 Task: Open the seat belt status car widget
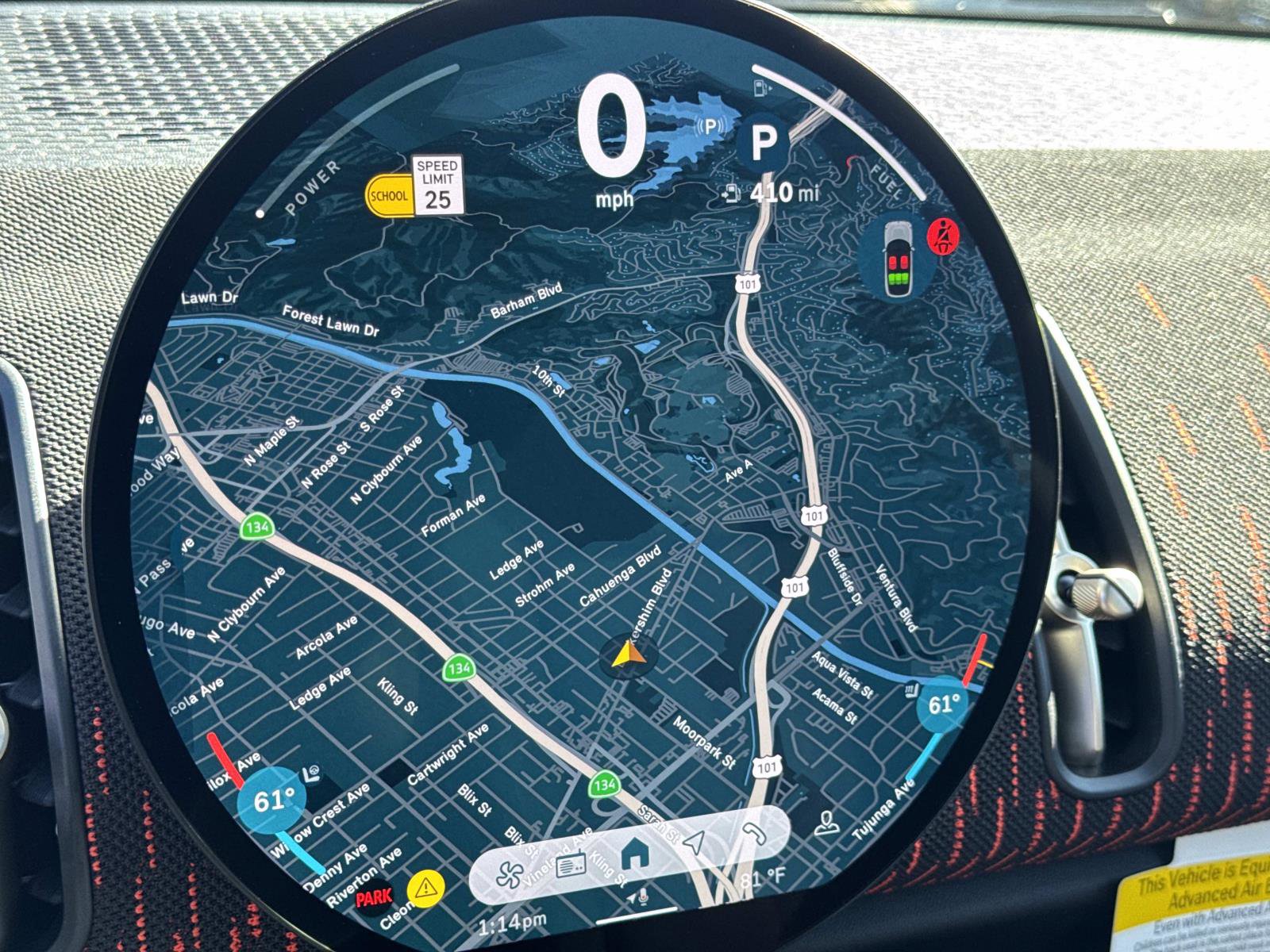pos(899,259)
